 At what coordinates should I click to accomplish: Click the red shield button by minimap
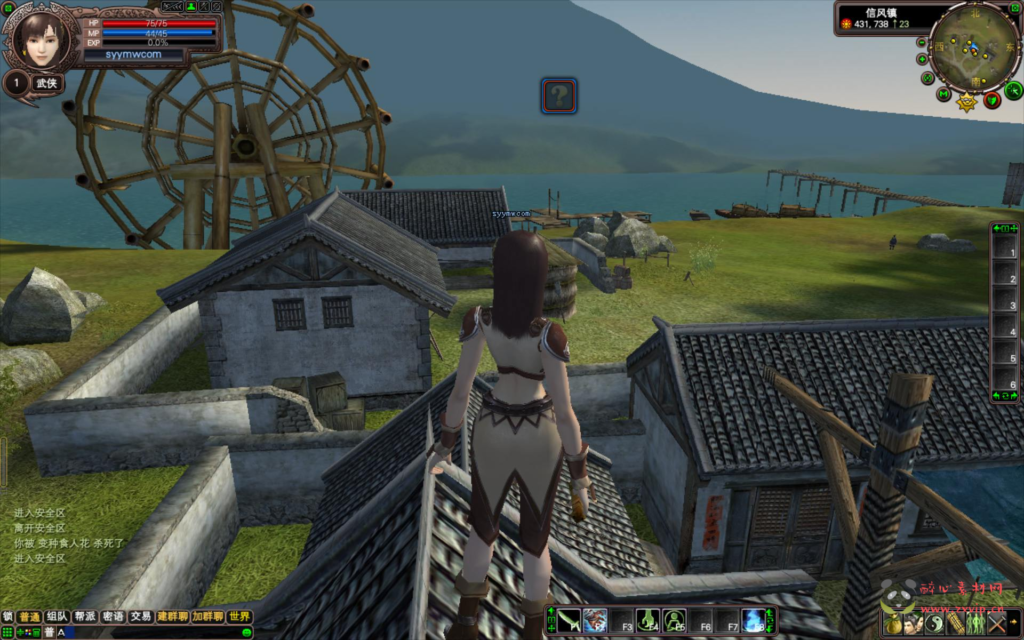[x=991, y=98]
